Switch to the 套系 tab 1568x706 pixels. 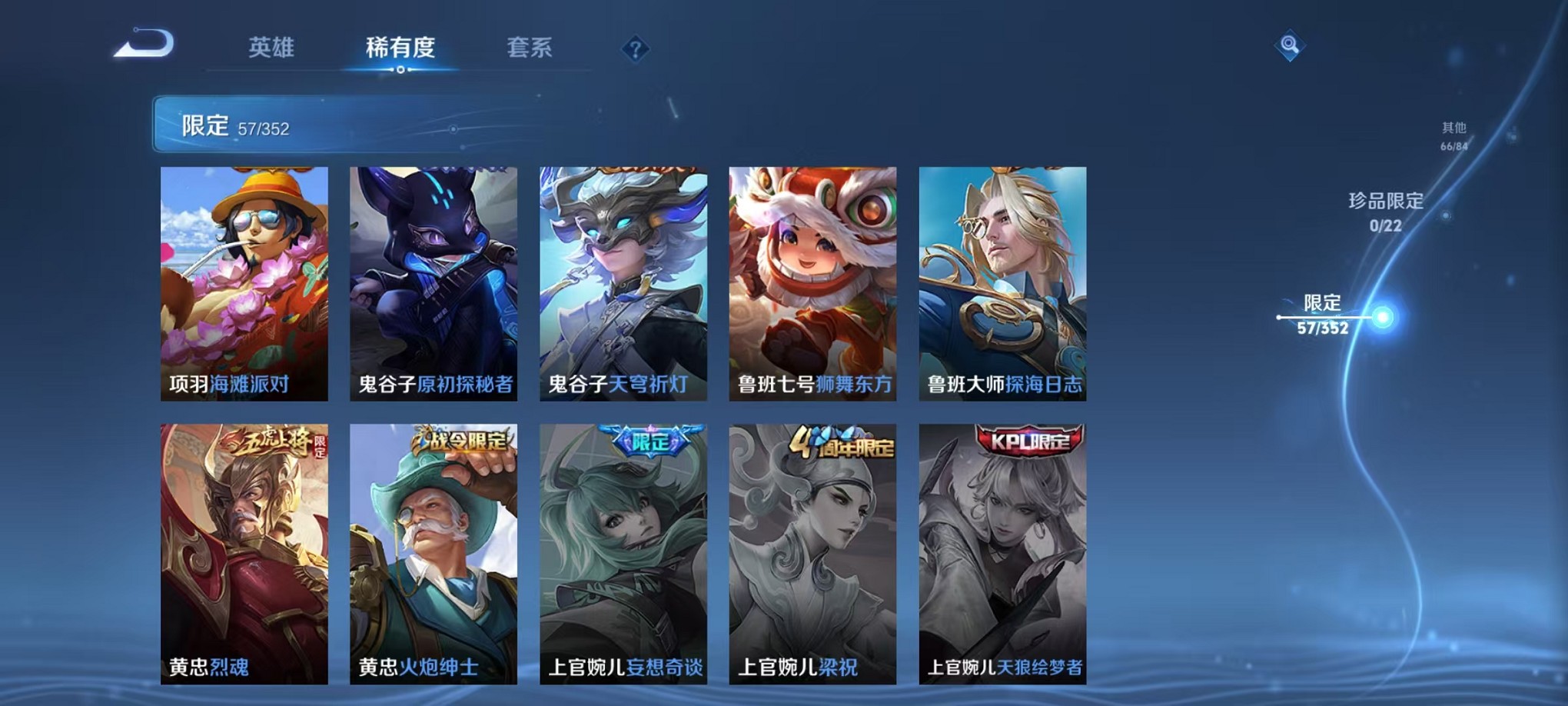(x=530, y=48)
